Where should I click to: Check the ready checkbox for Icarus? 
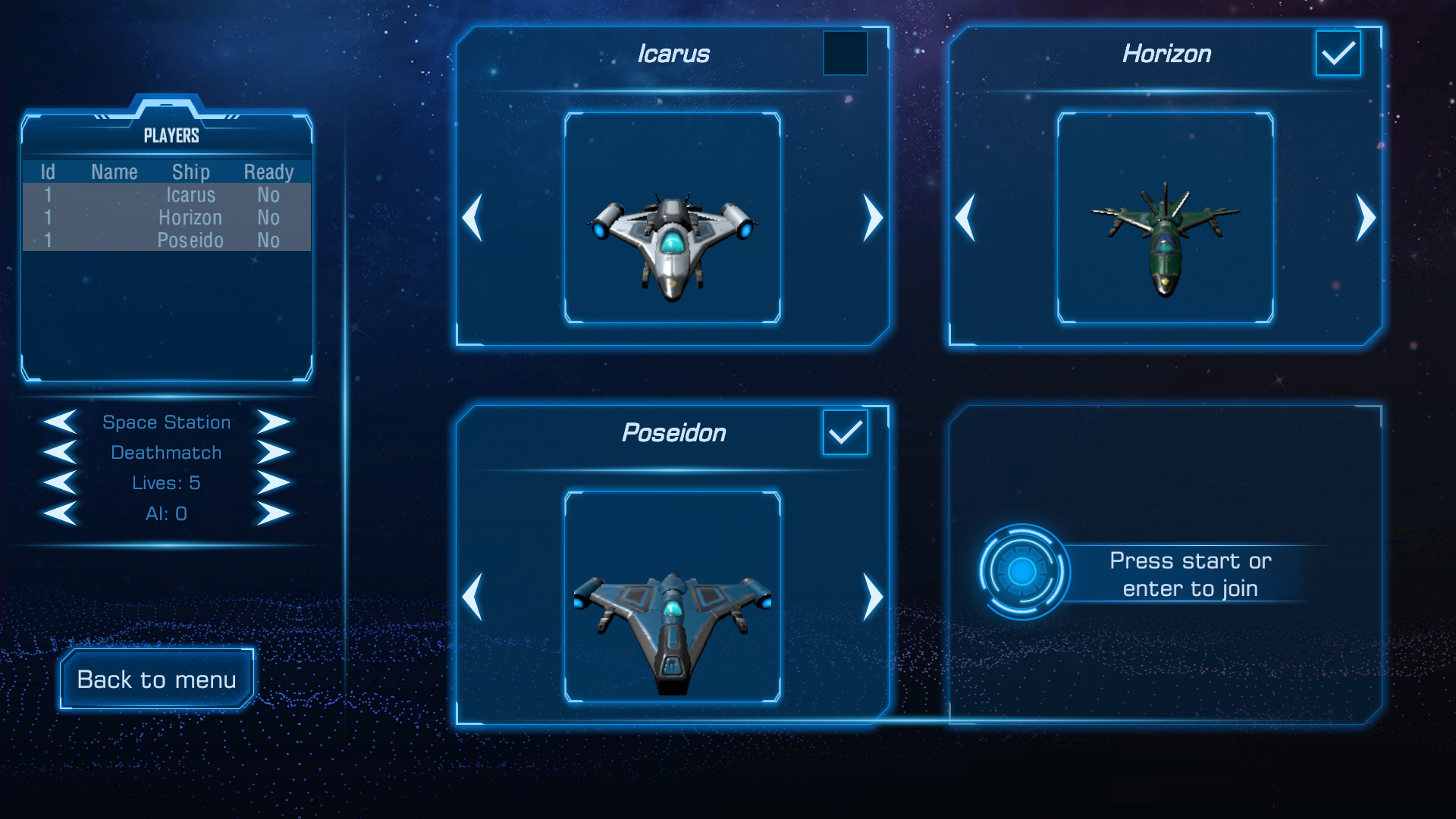click(x=845, y=55)
